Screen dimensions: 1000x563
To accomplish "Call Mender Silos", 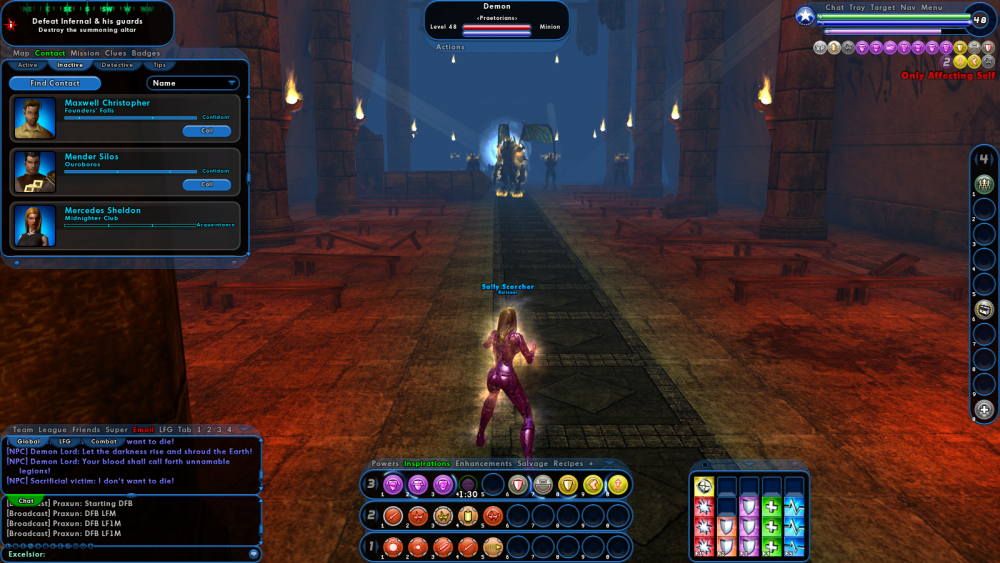I will point(207,185).
